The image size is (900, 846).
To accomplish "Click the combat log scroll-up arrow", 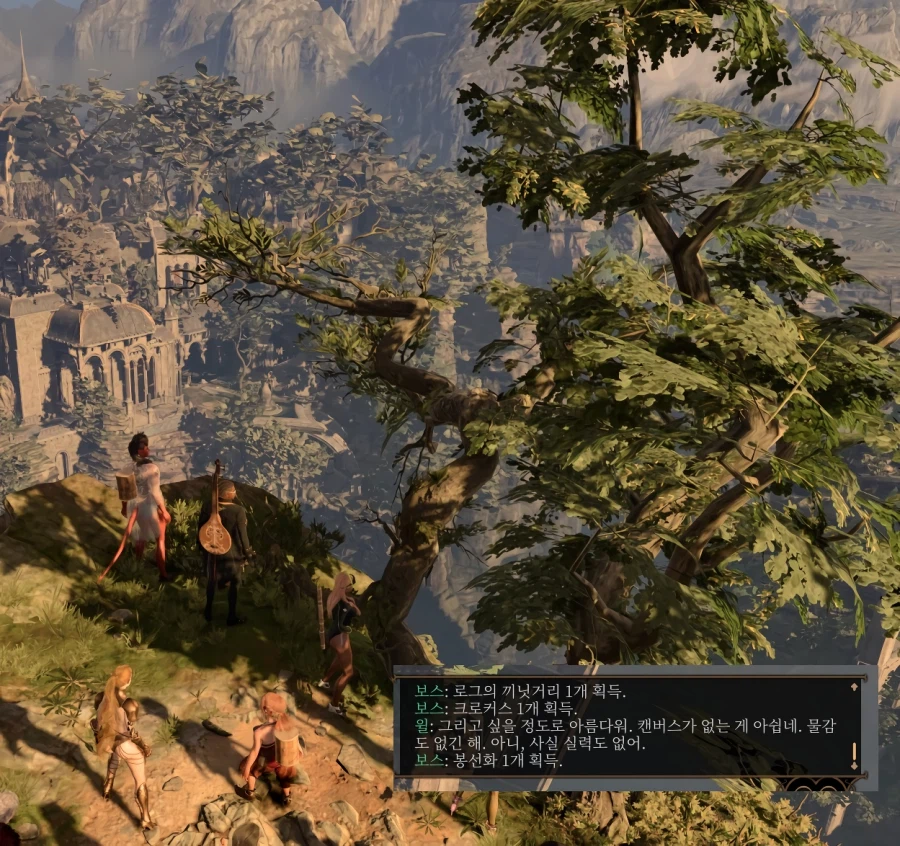I will (x=853, y=687).
